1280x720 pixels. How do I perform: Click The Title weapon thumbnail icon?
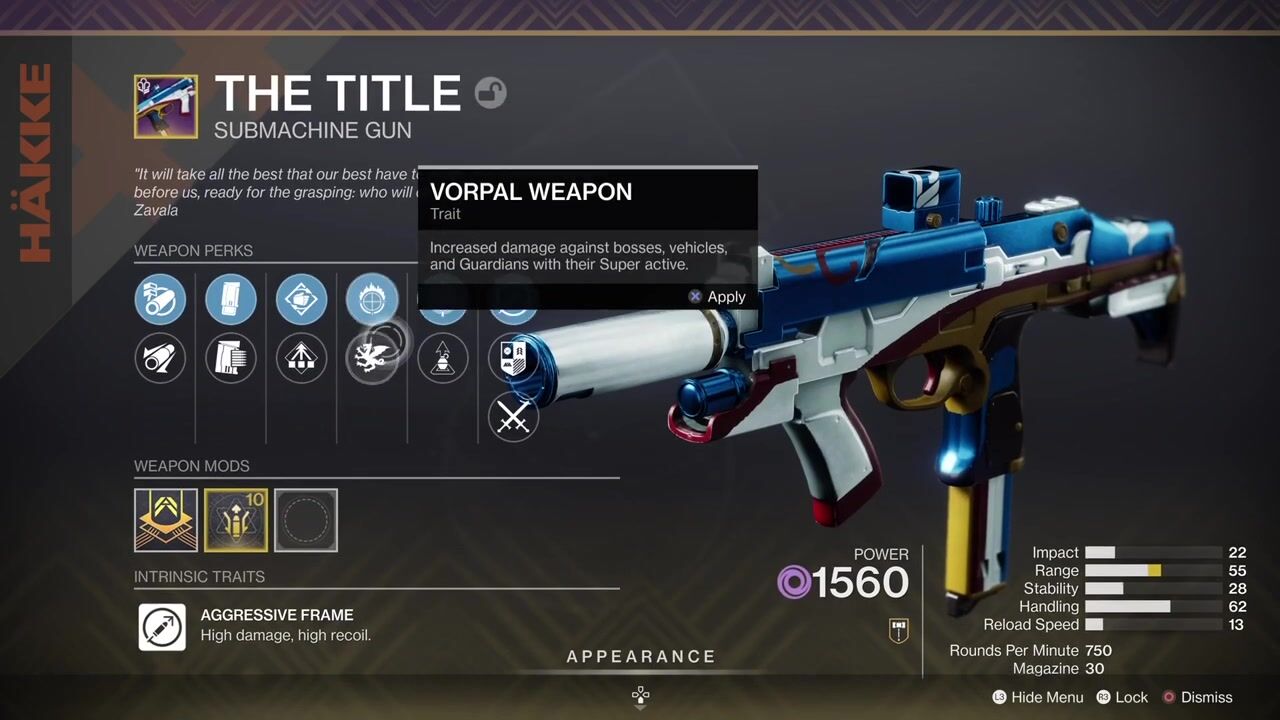pos(166,106)
